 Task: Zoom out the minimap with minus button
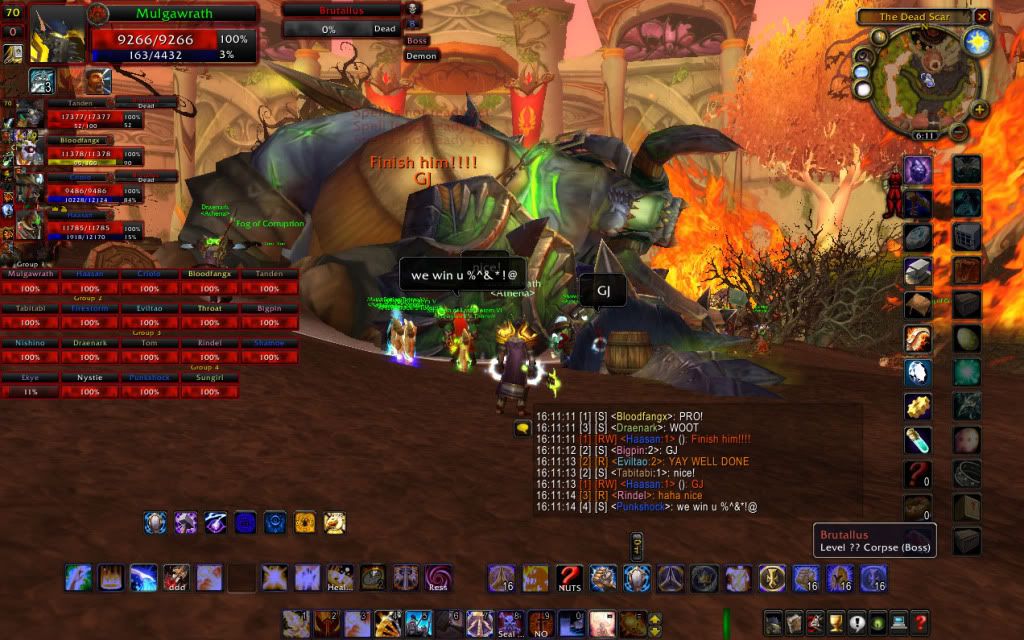(958, 133)
